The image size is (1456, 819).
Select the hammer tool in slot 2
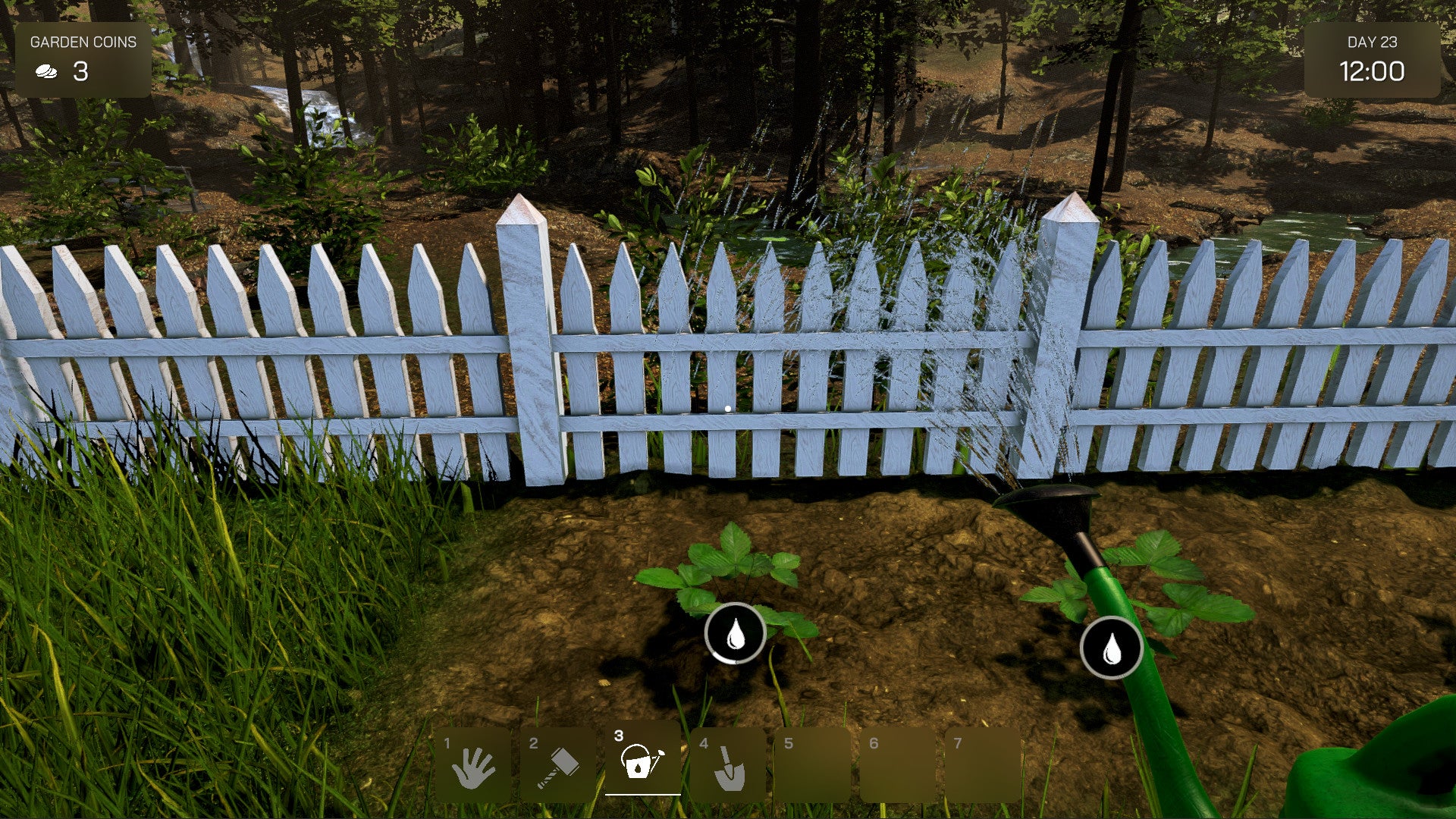click(x=558, y=762)
